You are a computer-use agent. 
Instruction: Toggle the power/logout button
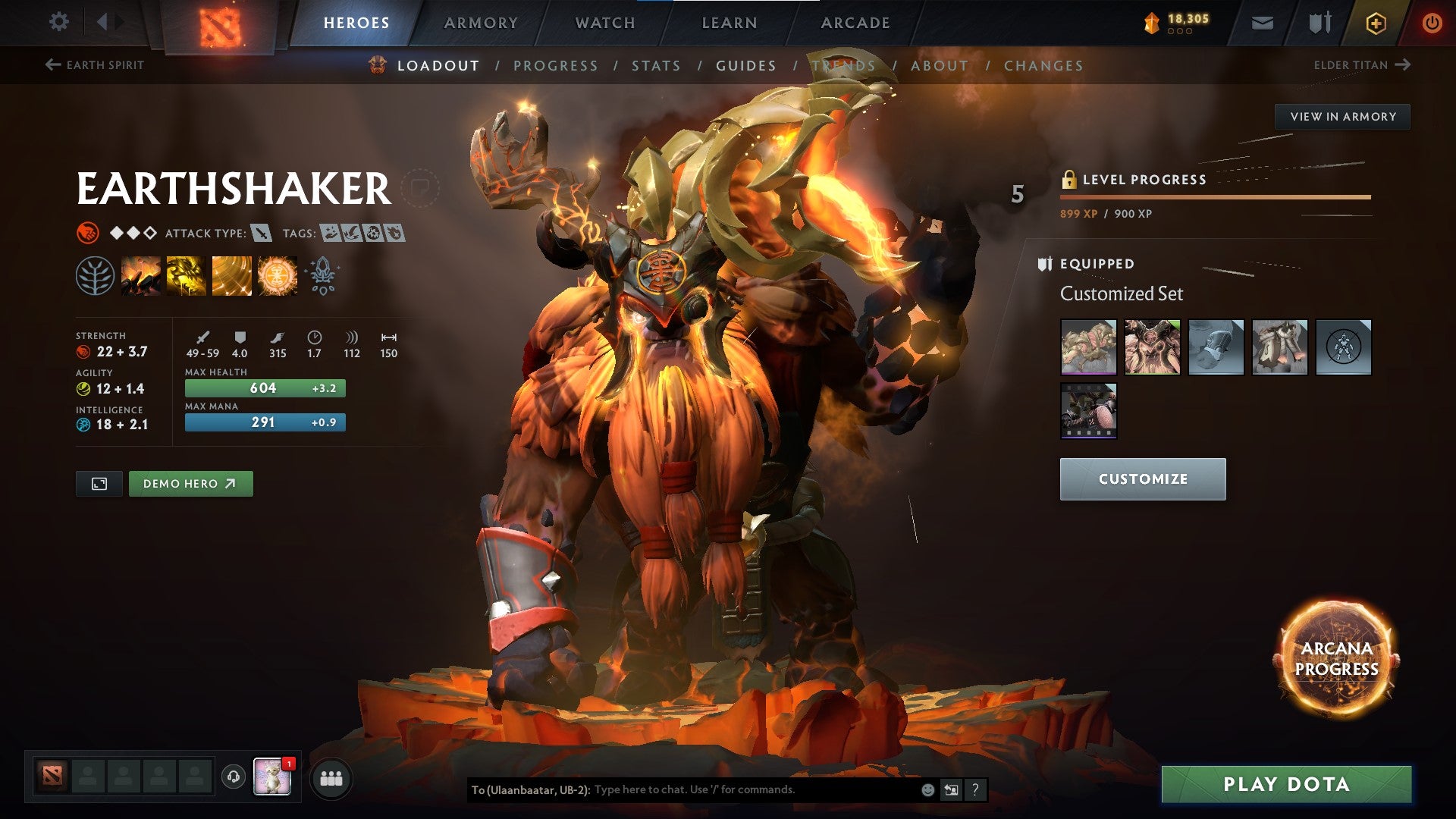(x=1432, y=23)
